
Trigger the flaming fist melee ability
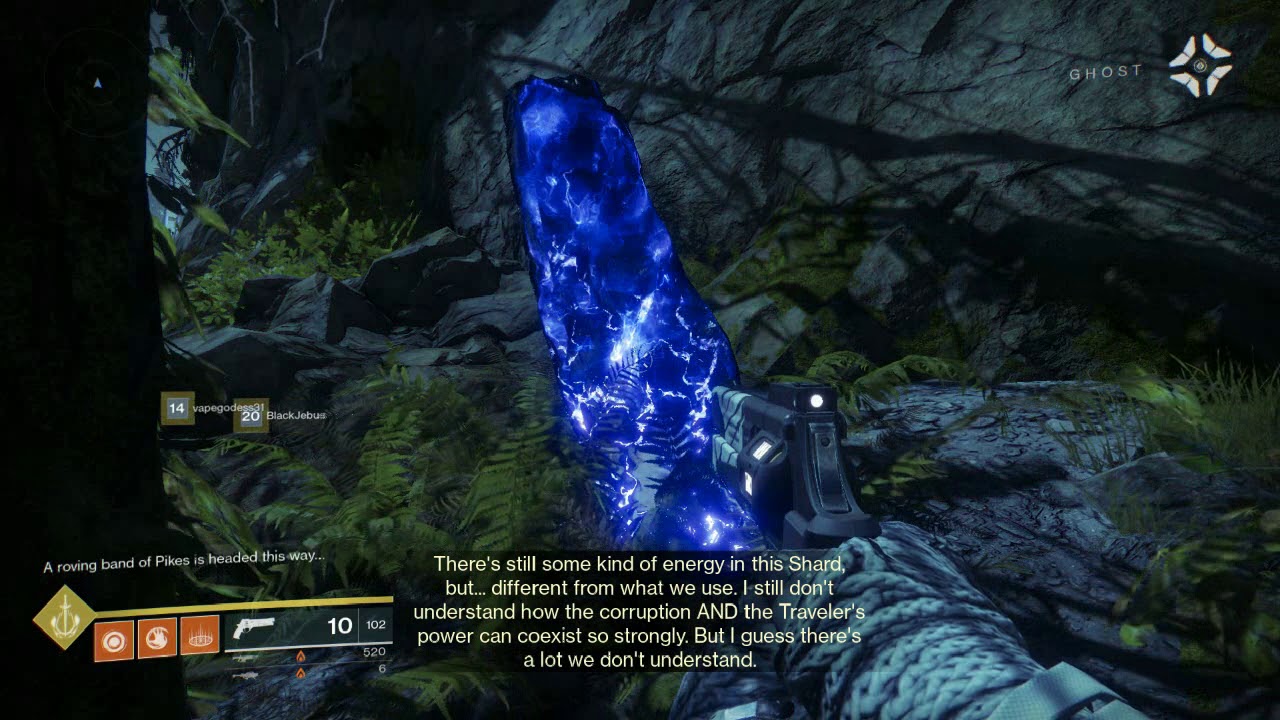157,638
